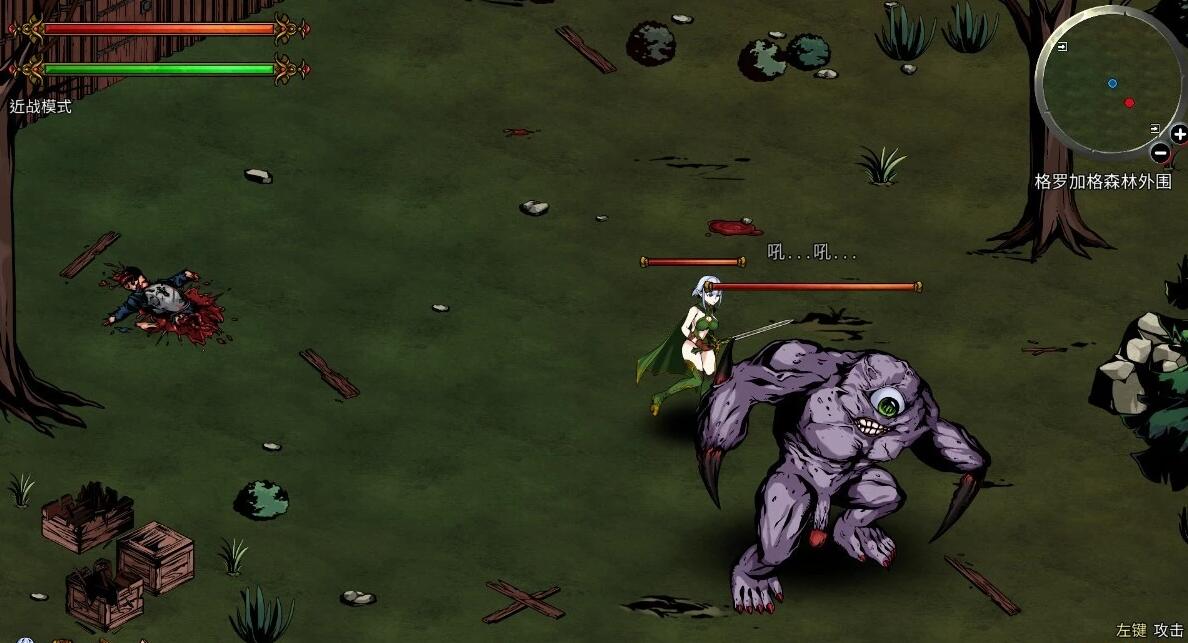Click the red enemy dot on minimap
This screenshot has width=1188, height=643.
(1129, 102)
